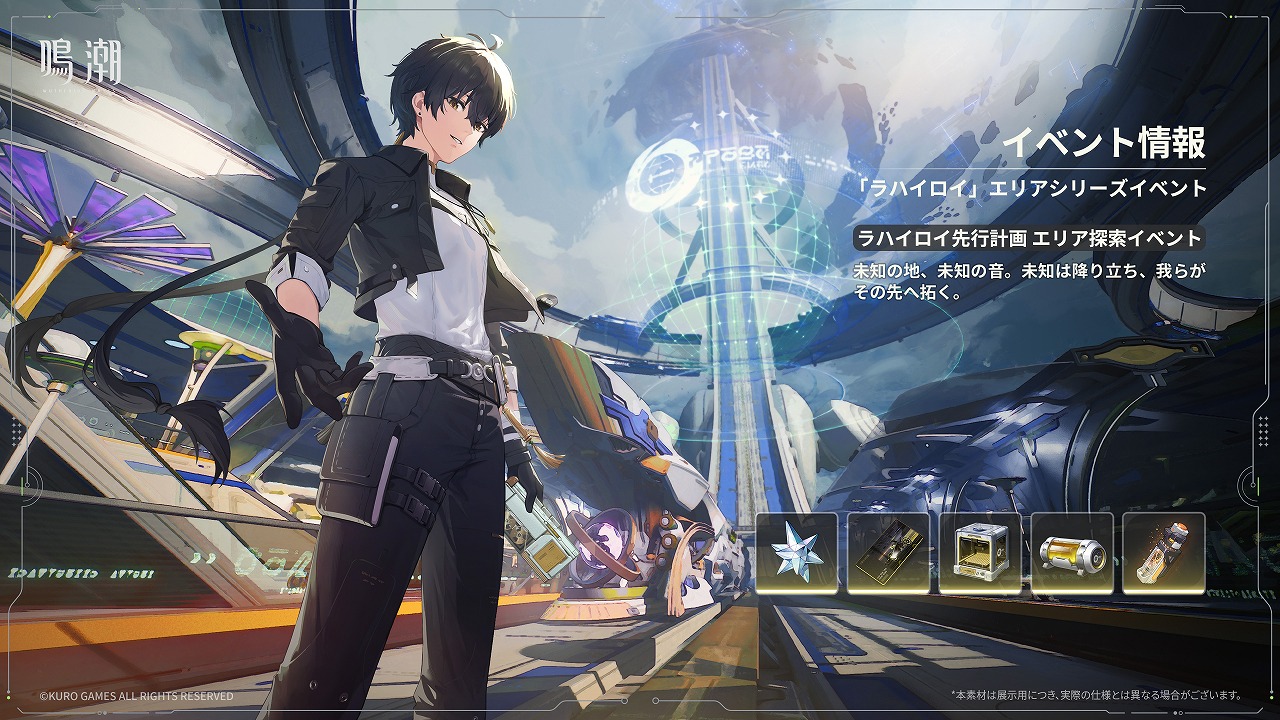Choose the yellow cube container reward
This screenshot has height=720, width=1280.
point(980,552)
